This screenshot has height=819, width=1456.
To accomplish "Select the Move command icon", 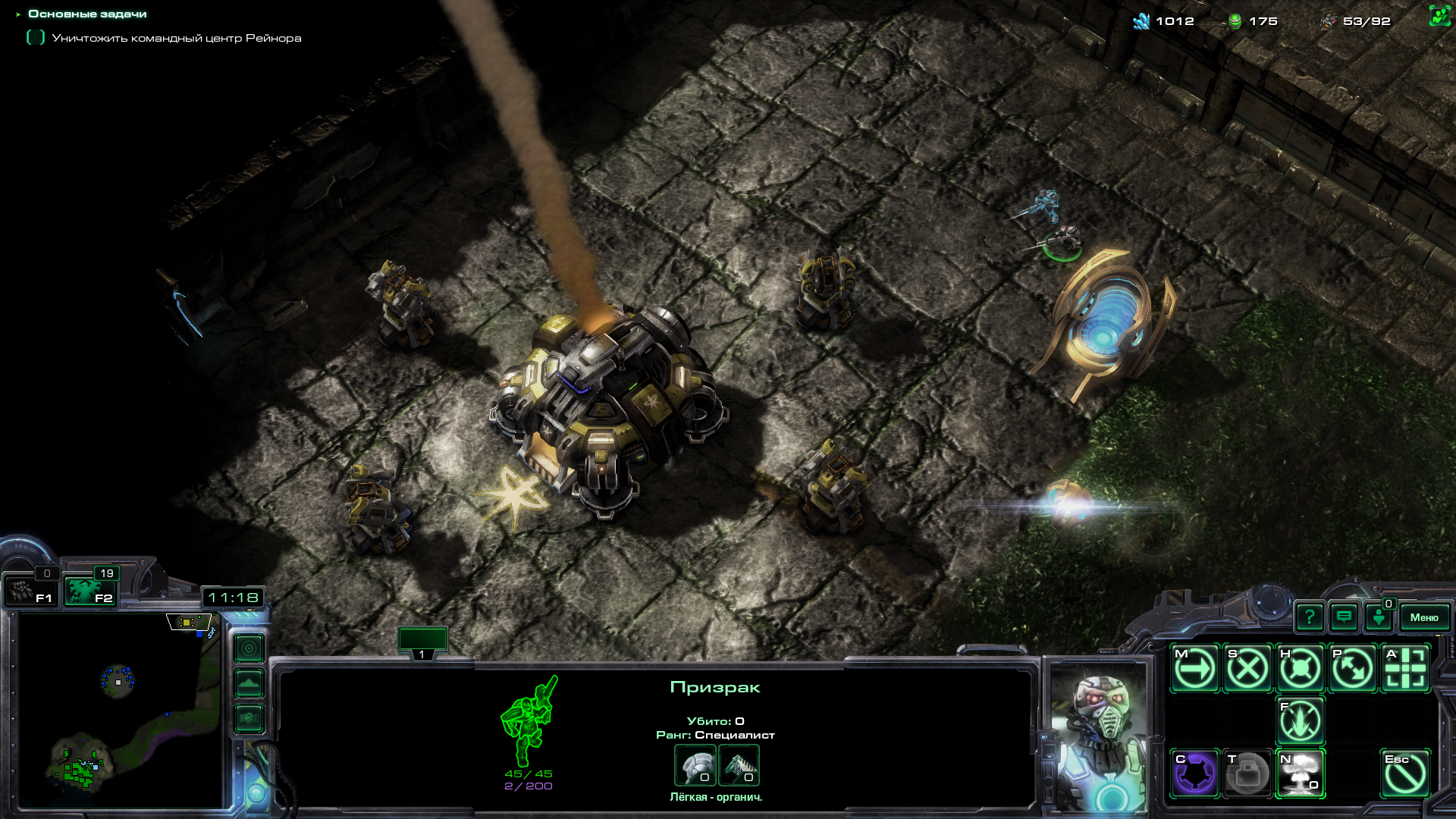I will [x=1195, y=669].
